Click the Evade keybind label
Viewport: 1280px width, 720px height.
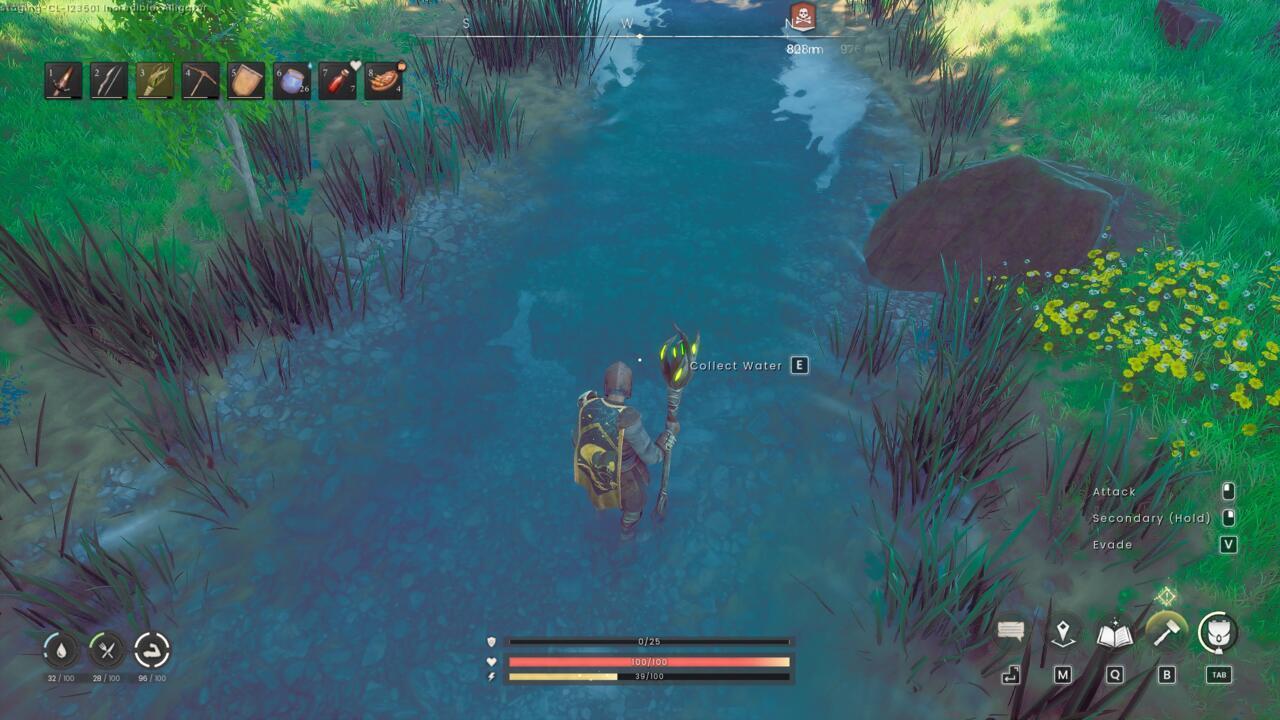click(1113, 545)
